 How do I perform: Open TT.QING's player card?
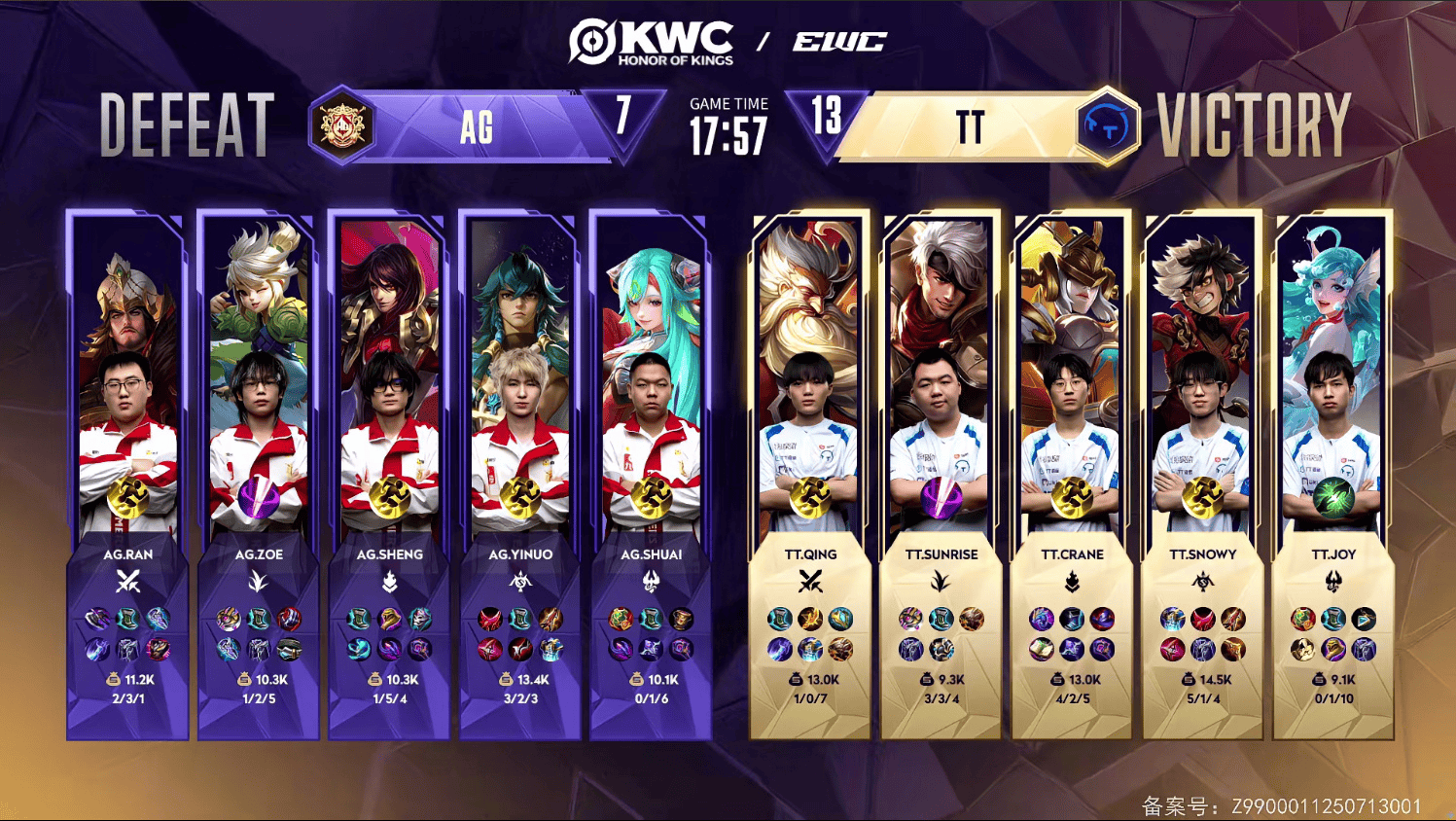point(810,475)
